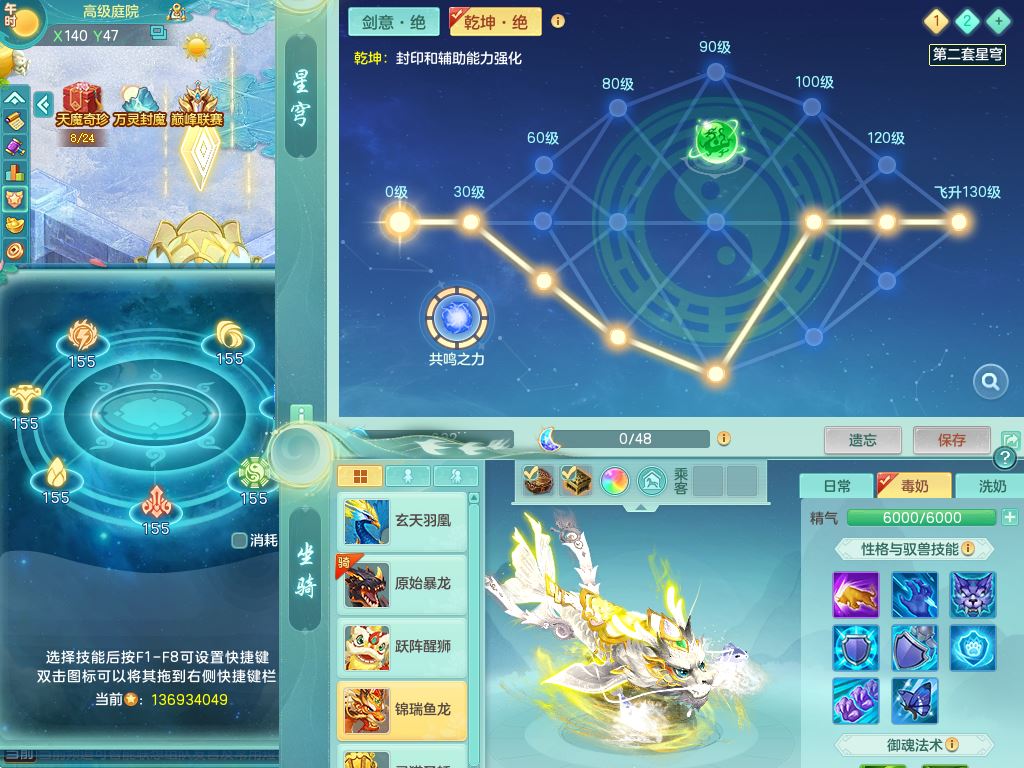Switch to the 剑意·绝 tab

[394, 22]
